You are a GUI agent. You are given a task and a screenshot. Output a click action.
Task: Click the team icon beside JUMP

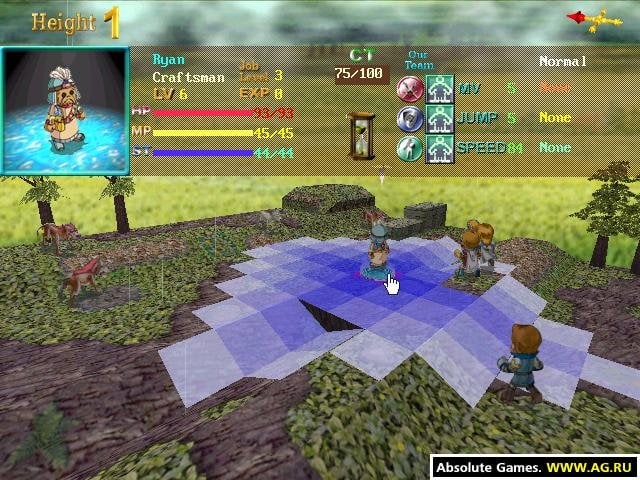(440, 119)
